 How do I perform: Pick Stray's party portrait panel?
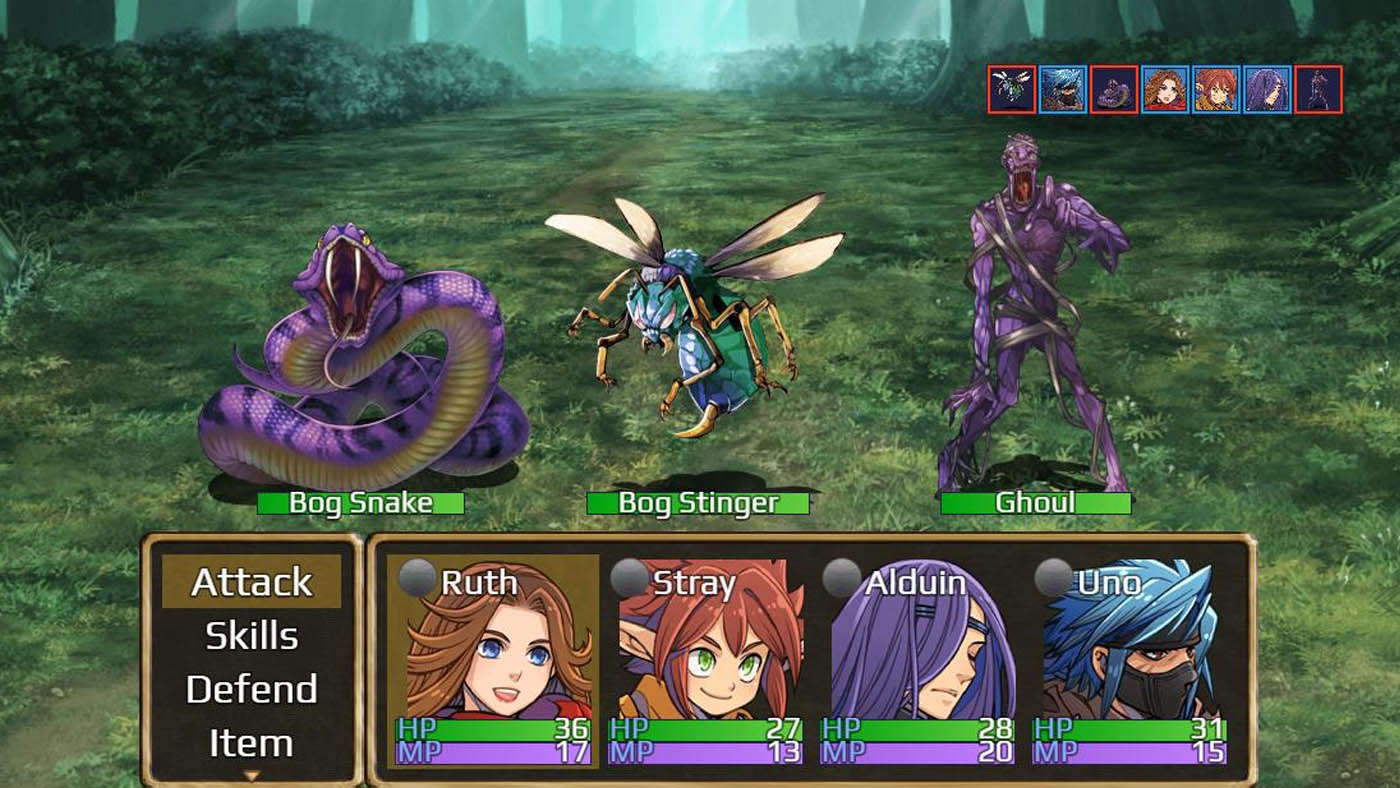point(706,661)
